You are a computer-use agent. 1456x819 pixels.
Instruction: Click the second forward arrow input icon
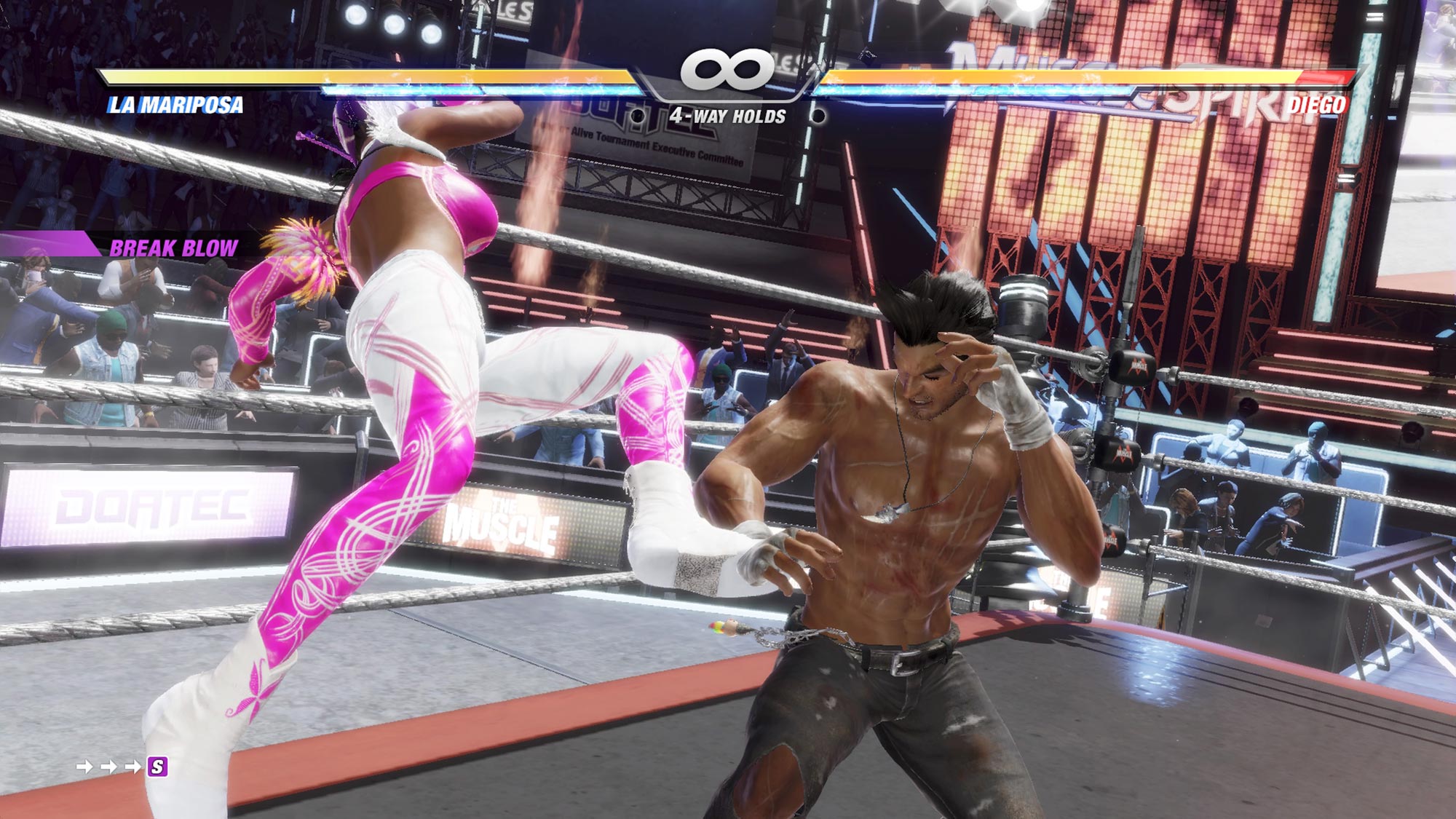(x=110, y=766)
